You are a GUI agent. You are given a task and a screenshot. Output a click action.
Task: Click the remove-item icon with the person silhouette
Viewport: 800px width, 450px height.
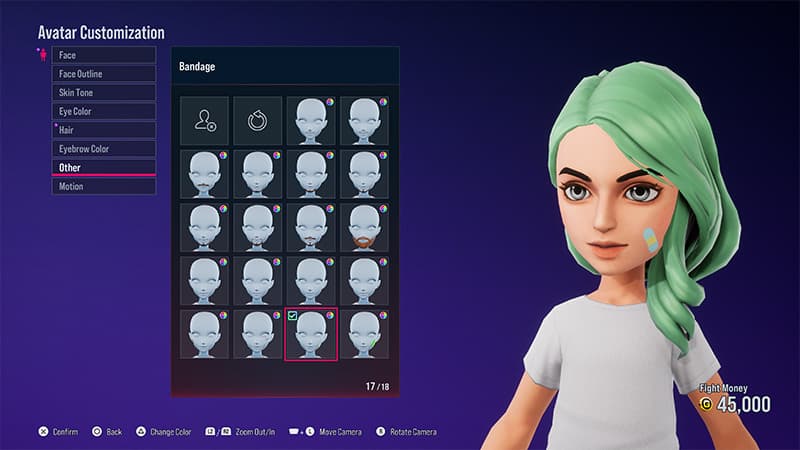click(x=205, y=121)
